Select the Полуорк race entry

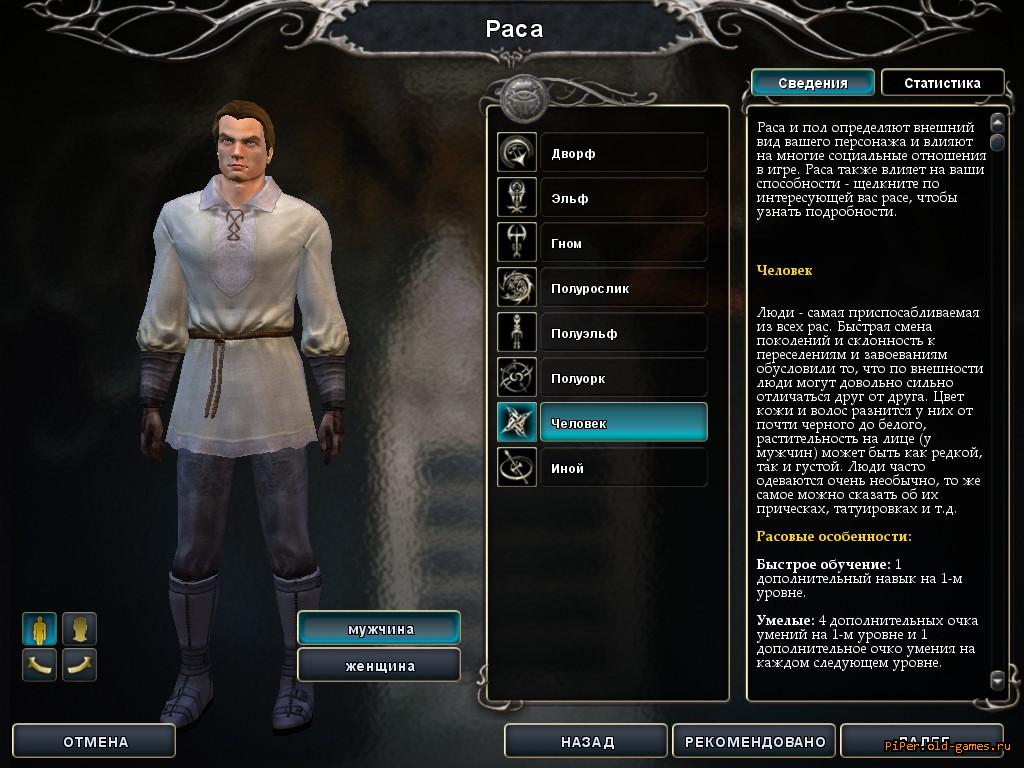(x=622, y=378)
